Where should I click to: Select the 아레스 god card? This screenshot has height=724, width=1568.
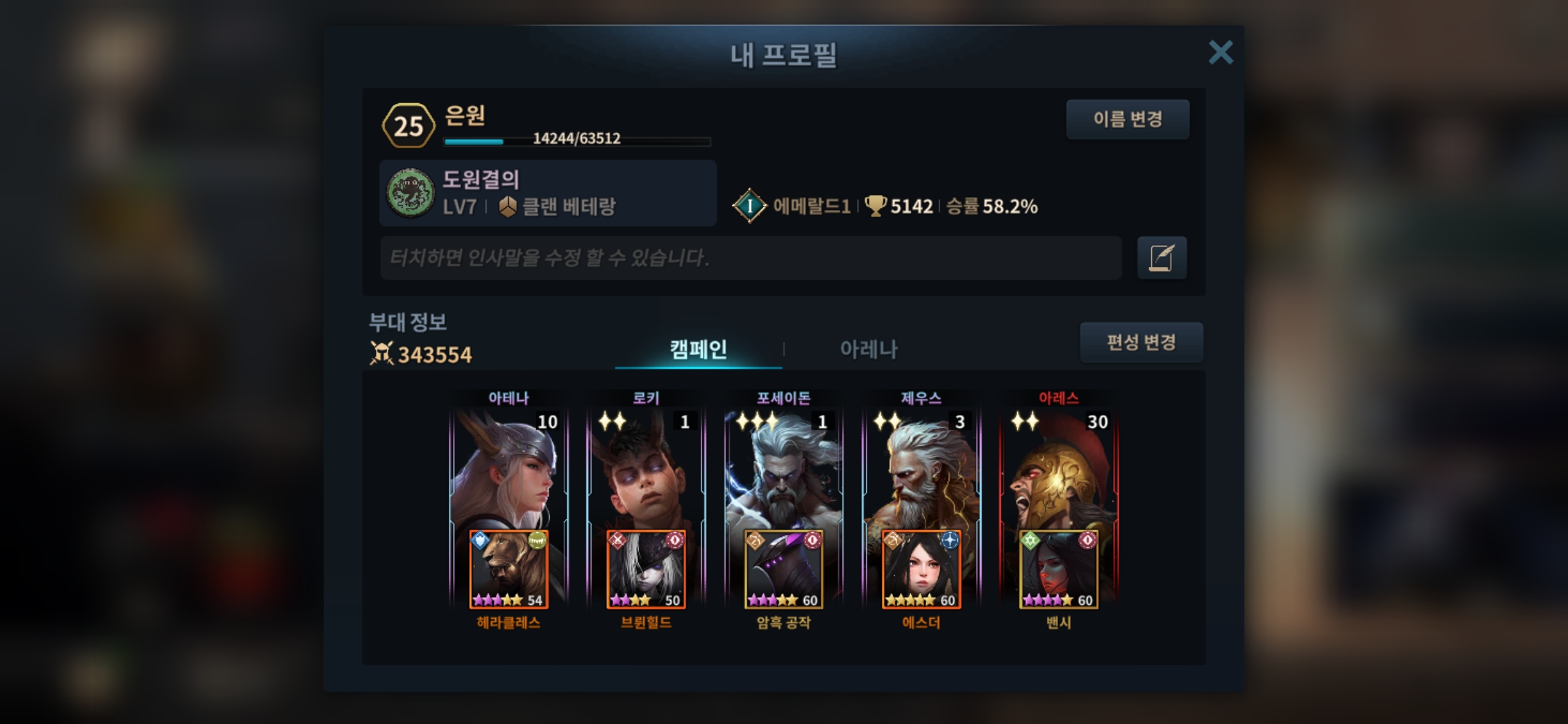(1059, 469)
